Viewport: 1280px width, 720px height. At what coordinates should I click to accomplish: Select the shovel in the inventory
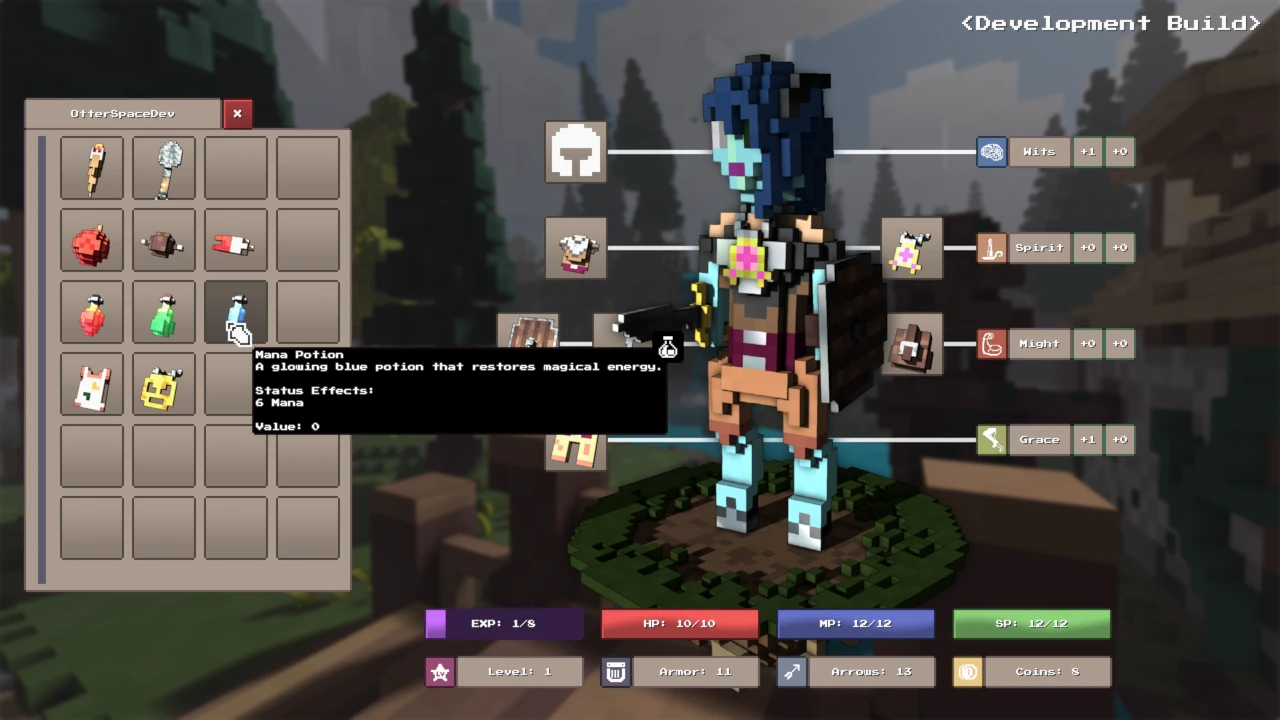[163, 168]
